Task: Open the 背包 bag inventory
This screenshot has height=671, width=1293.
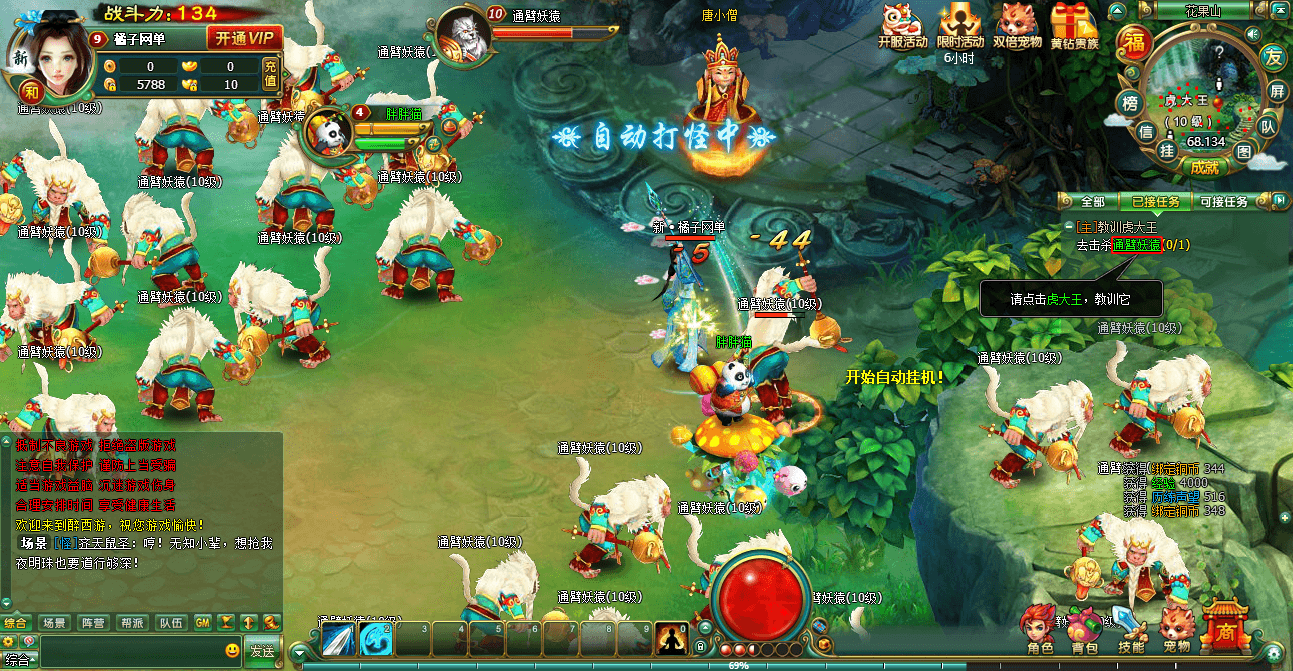Action: point(1084,629)
